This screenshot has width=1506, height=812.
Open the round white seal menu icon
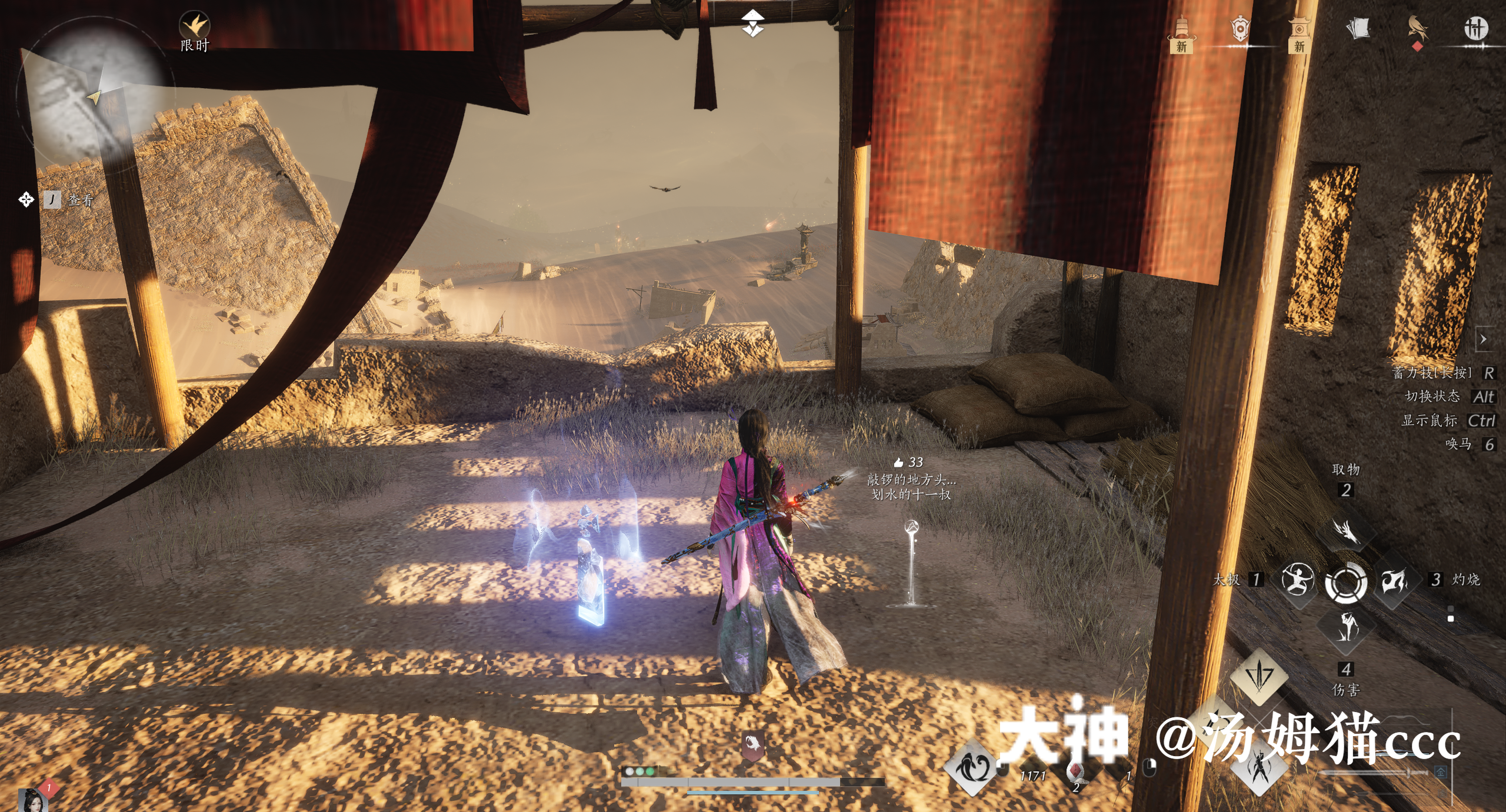pos(1476,28)
